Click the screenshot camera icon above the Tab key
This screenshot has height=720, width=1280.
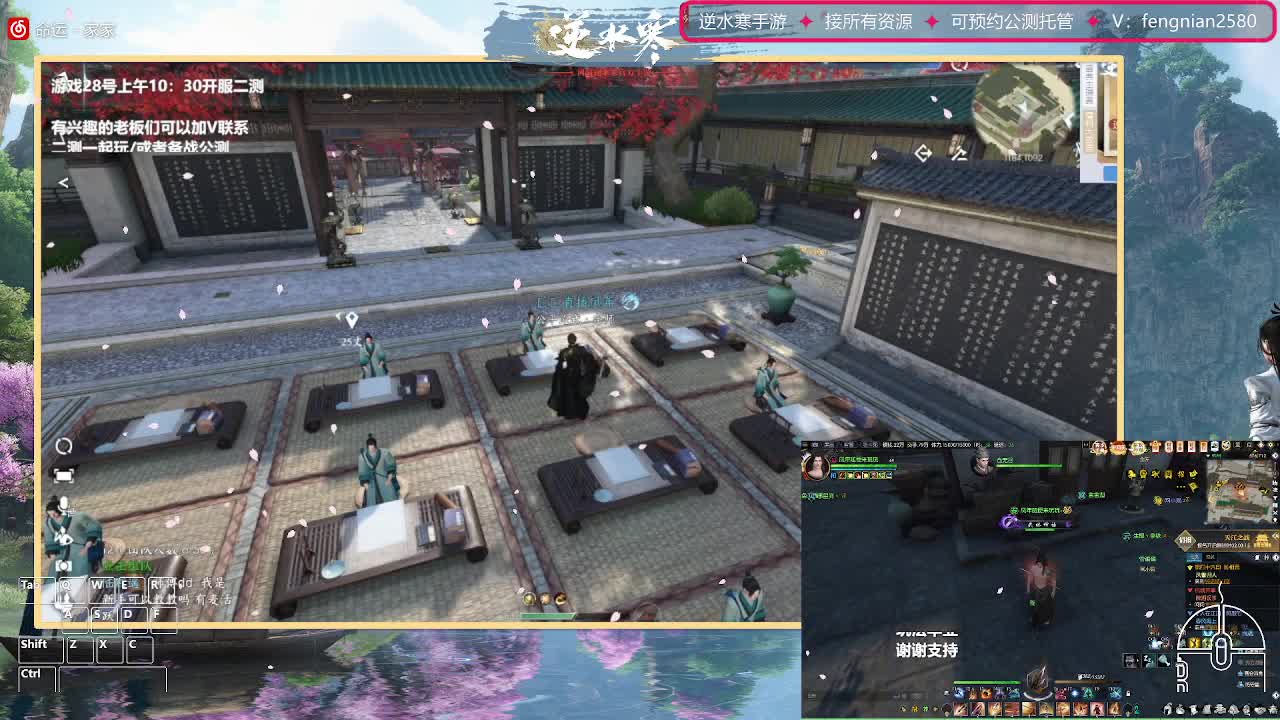64,565
